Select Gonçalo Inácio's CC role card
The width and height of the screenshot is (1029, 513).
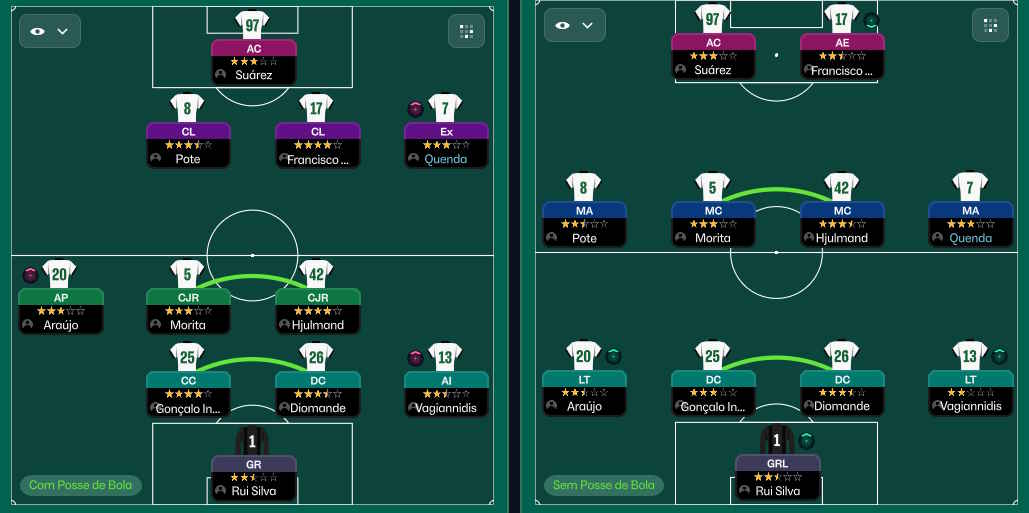tap(188, 394)
